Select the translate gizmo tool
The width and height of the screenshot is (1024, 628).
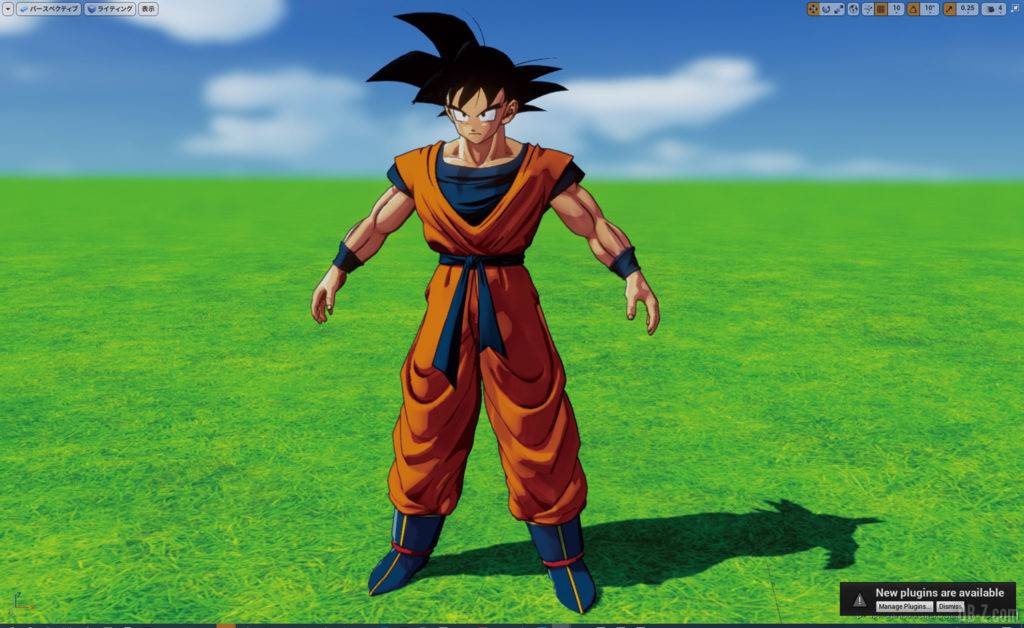click(813, 9)
